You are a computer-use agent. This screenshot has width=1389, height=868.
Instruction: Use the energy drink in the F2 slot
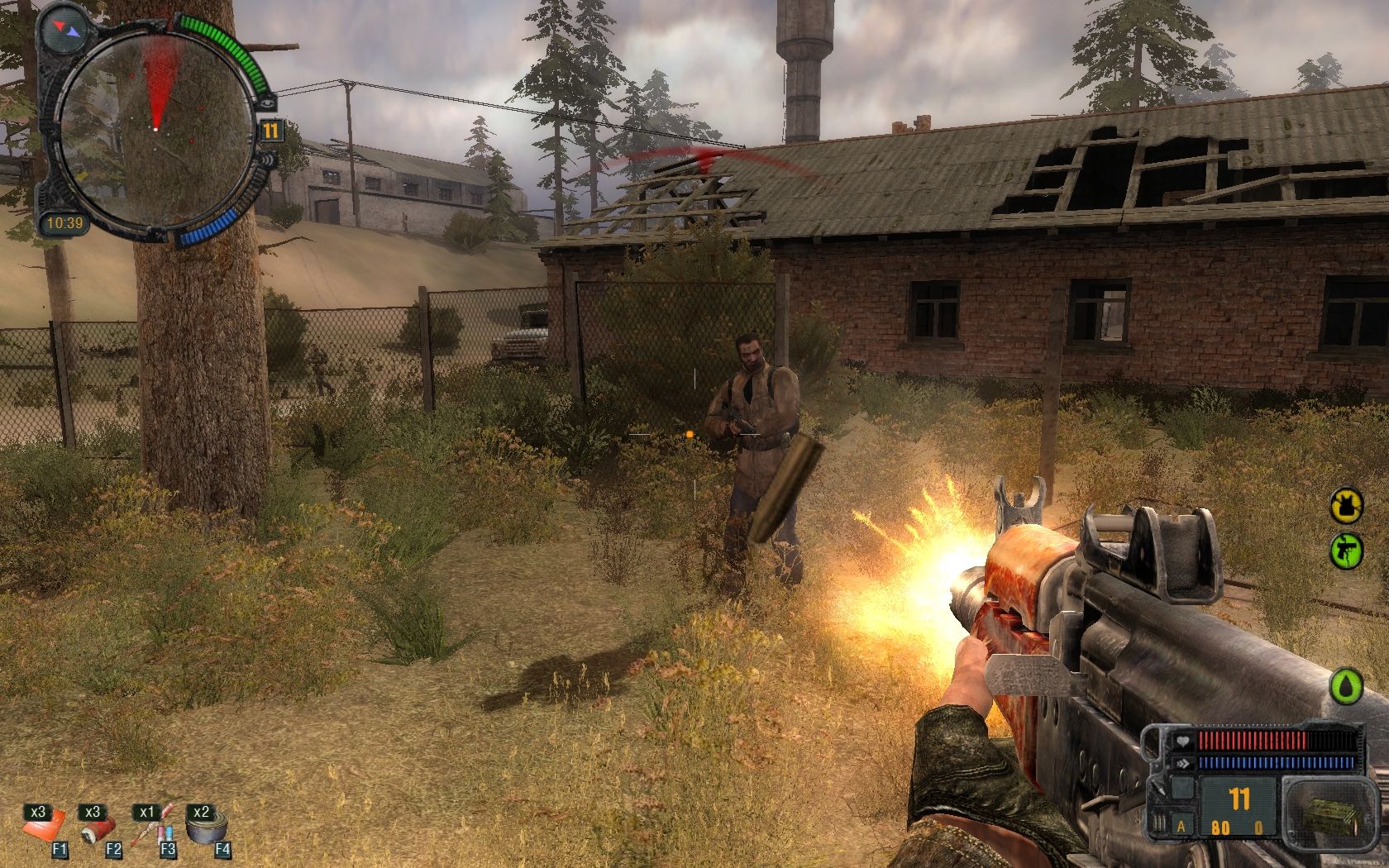pos(96,831)
